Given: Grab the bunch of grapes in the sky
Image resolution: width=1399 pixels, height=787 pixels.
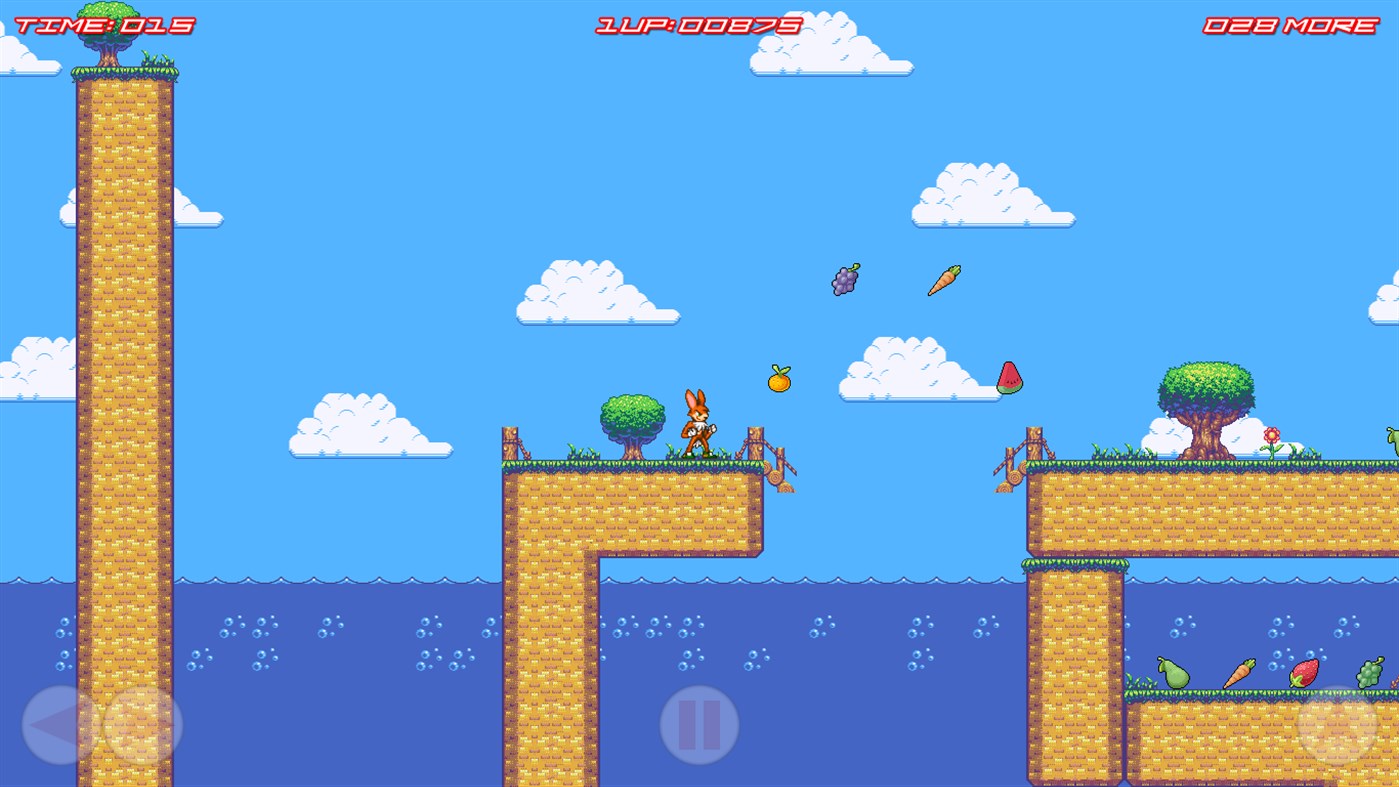Looking at the screenshot, I should tap(843, 278).
